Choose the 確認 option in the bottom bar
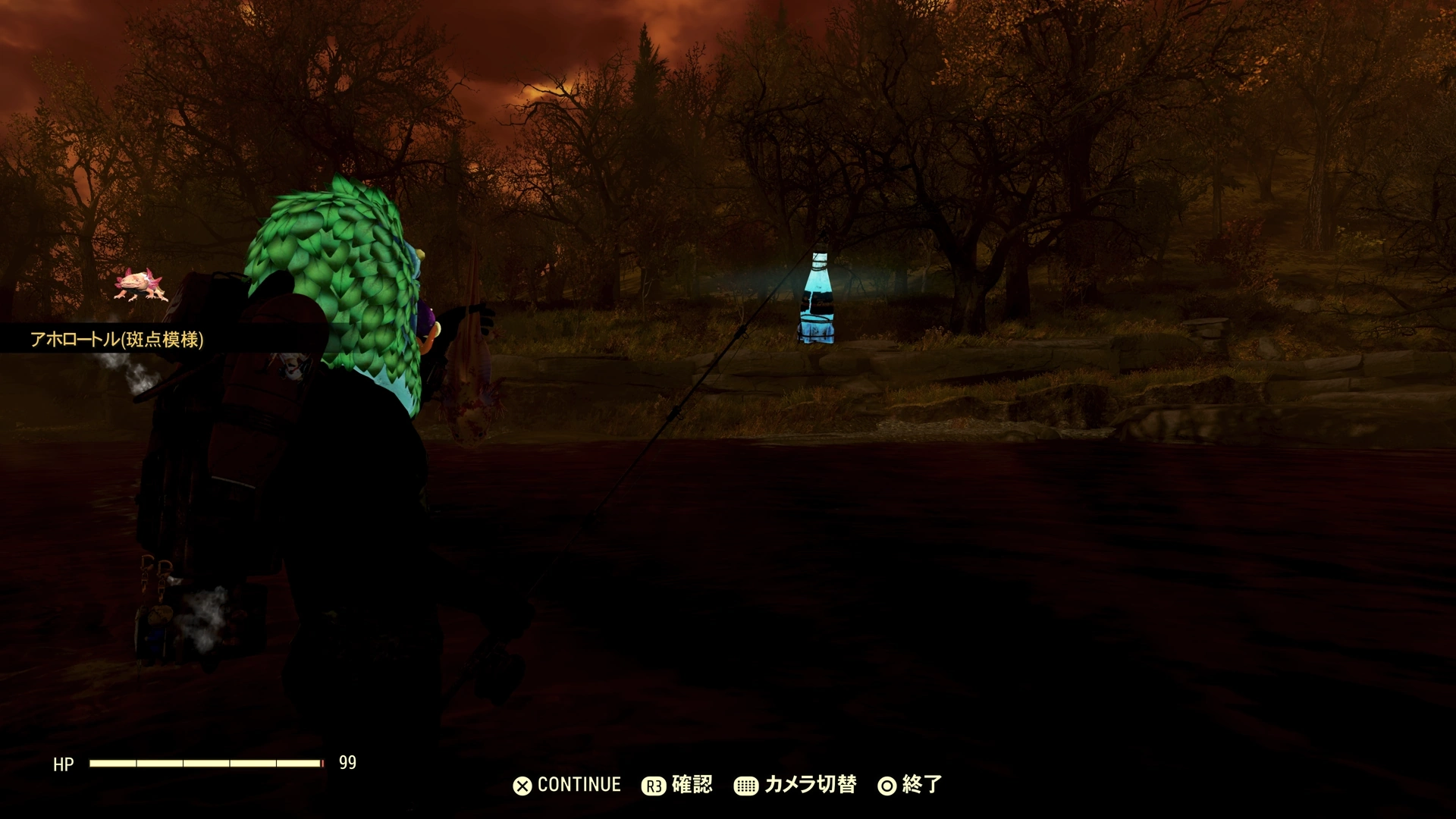This screenshot has height=819, width=1456. tap(677, 785)
